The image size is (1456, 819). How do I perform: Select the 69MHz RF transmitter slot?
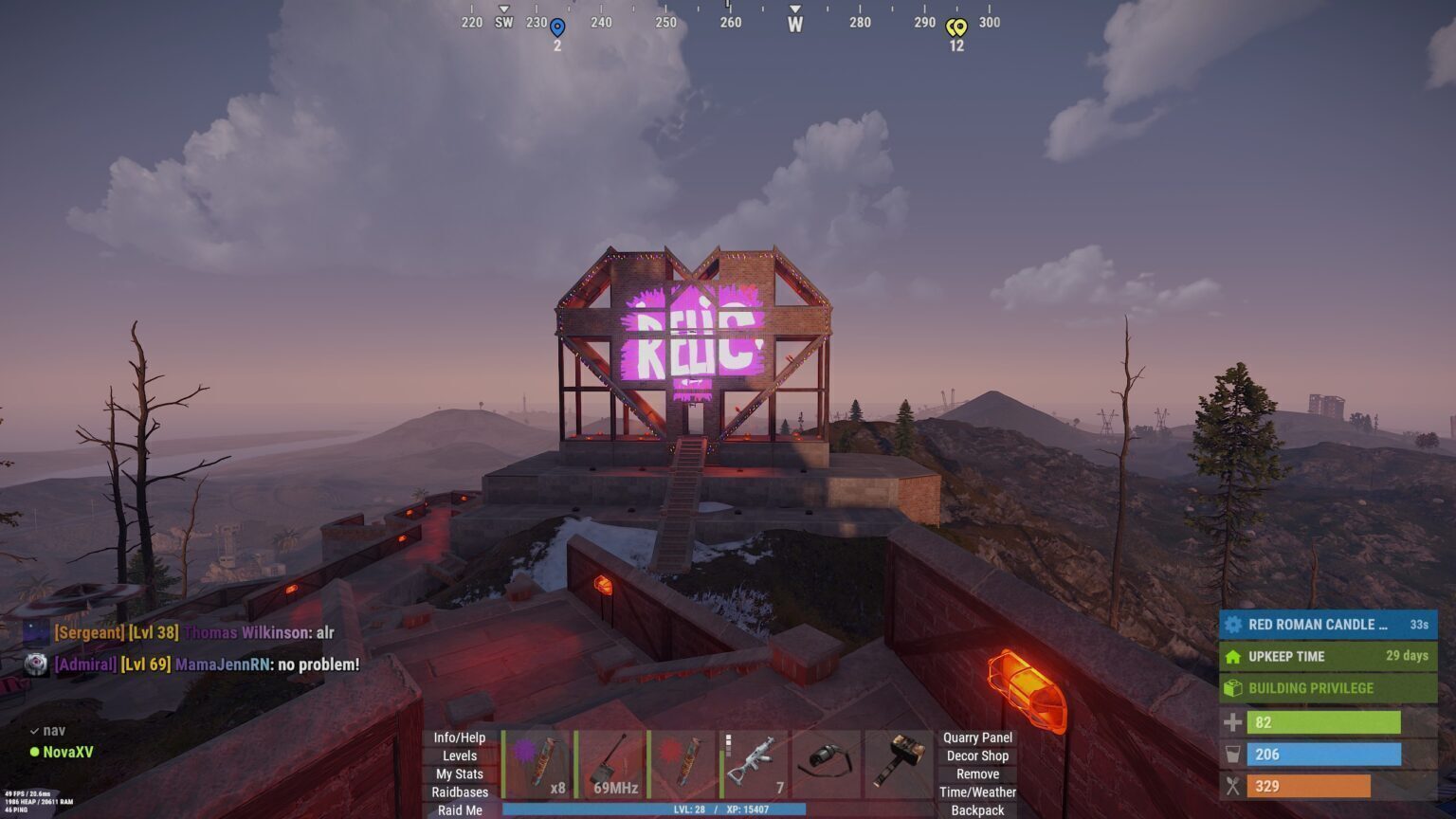610,764
